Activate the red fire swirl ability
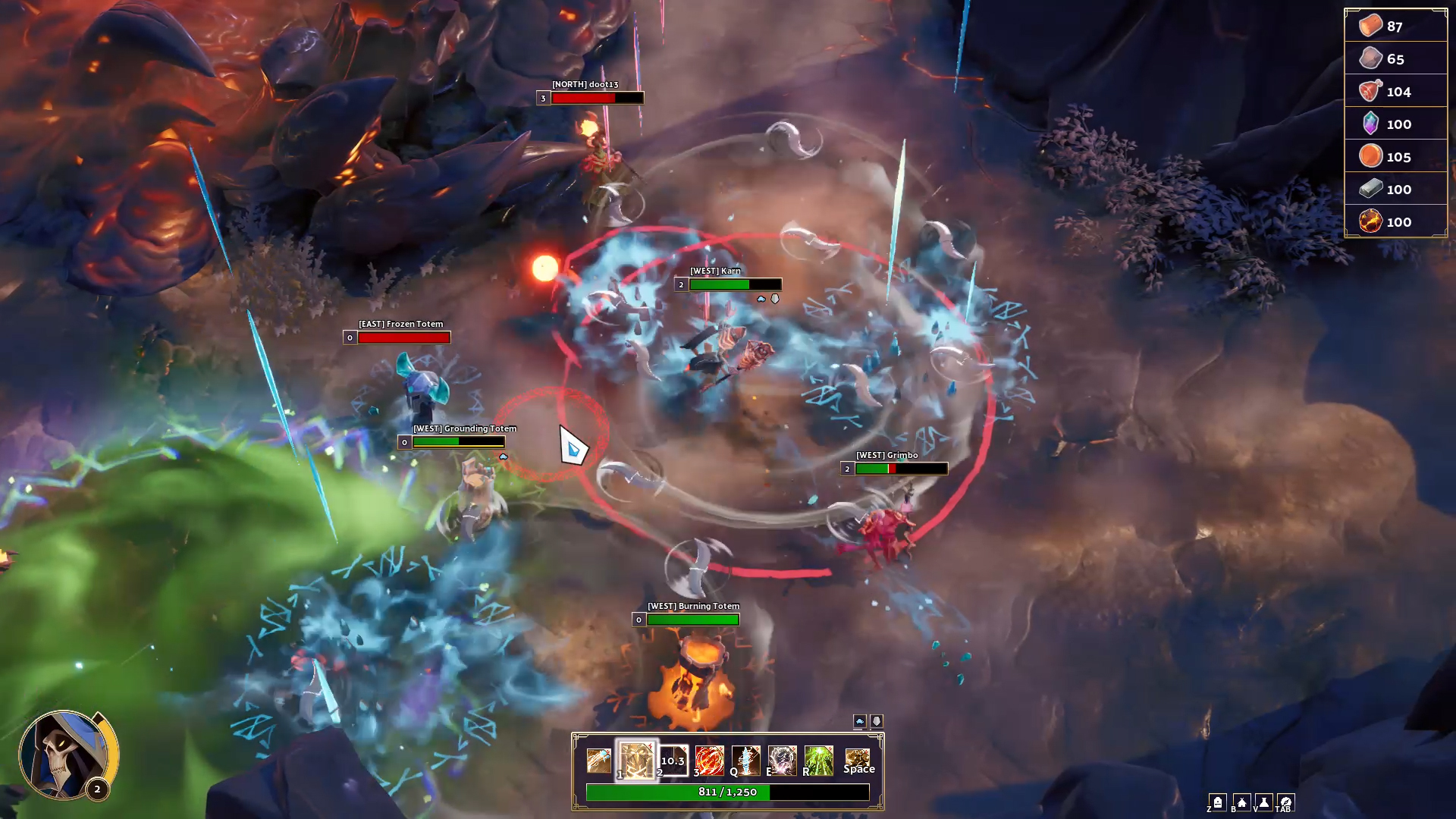1456x819 pixels. (x=710, y=761)
